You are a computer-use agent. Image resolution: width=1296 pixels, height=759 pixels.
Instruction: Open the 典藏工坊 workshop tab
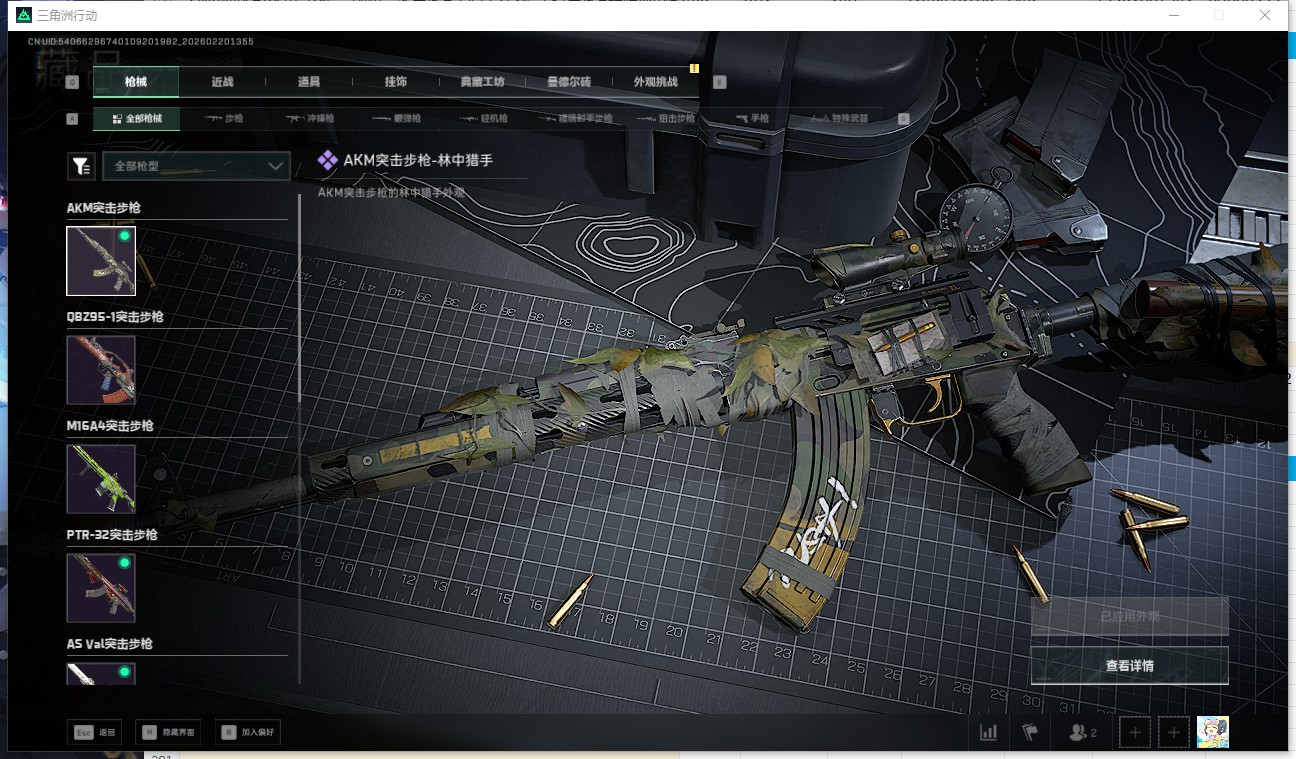click(482, 82)
